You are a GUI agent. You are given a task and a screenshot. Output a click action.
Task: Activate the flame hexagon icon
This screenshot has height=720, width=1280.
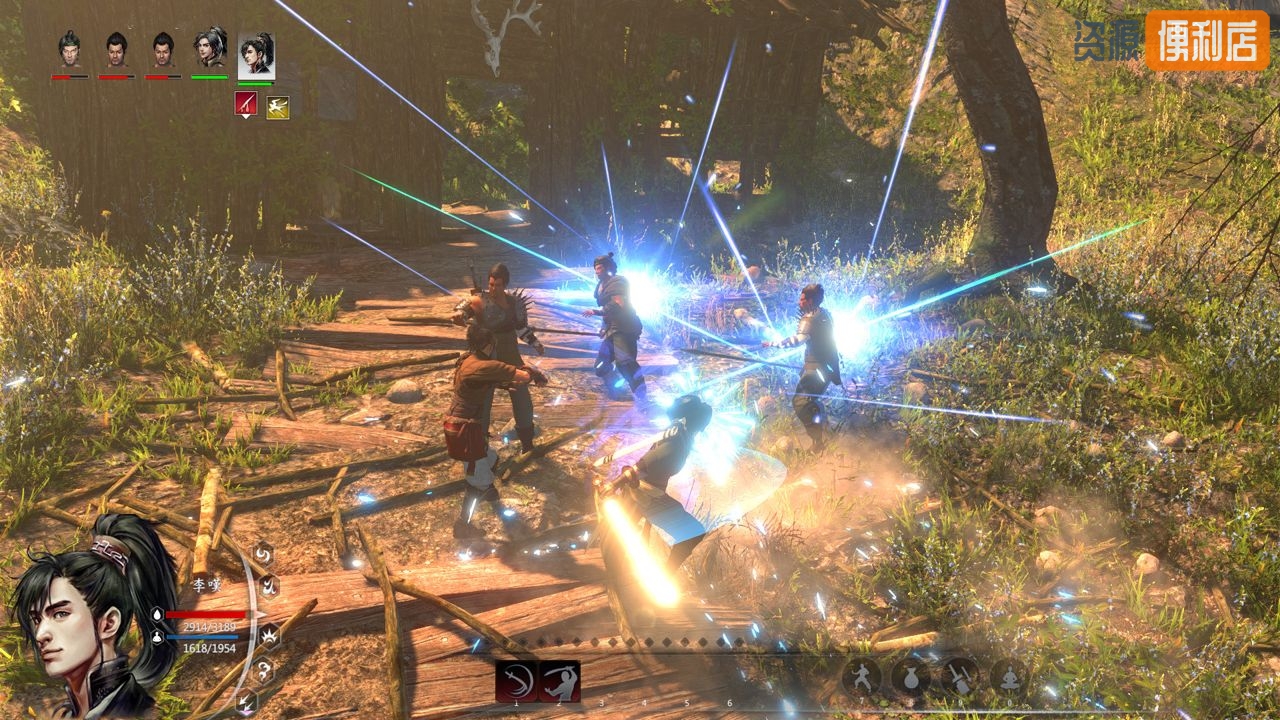(268, 587)
